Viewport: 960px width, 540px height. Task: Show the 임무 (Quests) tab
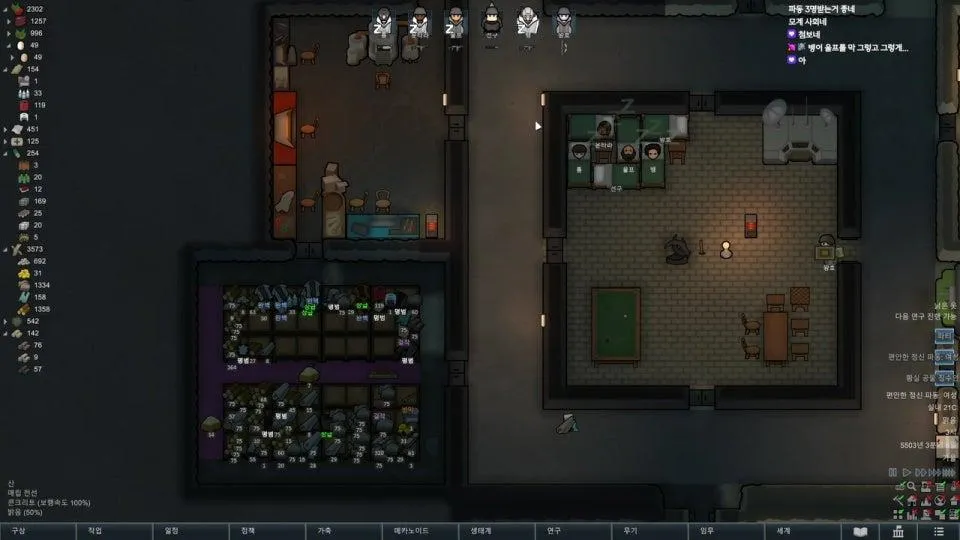tap(707, 531)
